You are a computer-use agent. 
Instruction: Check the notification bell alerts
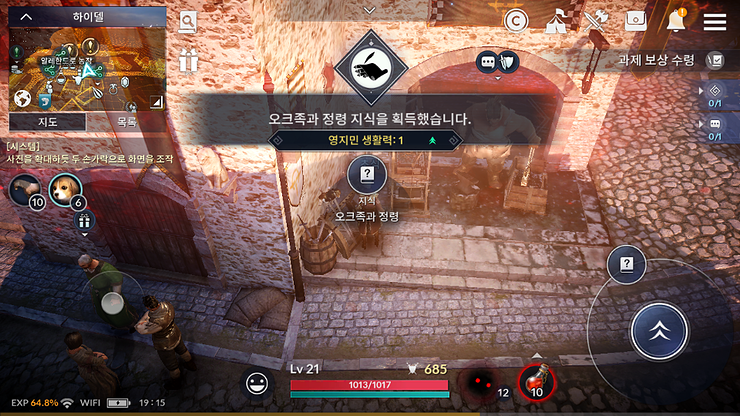(x=675, y=21)
